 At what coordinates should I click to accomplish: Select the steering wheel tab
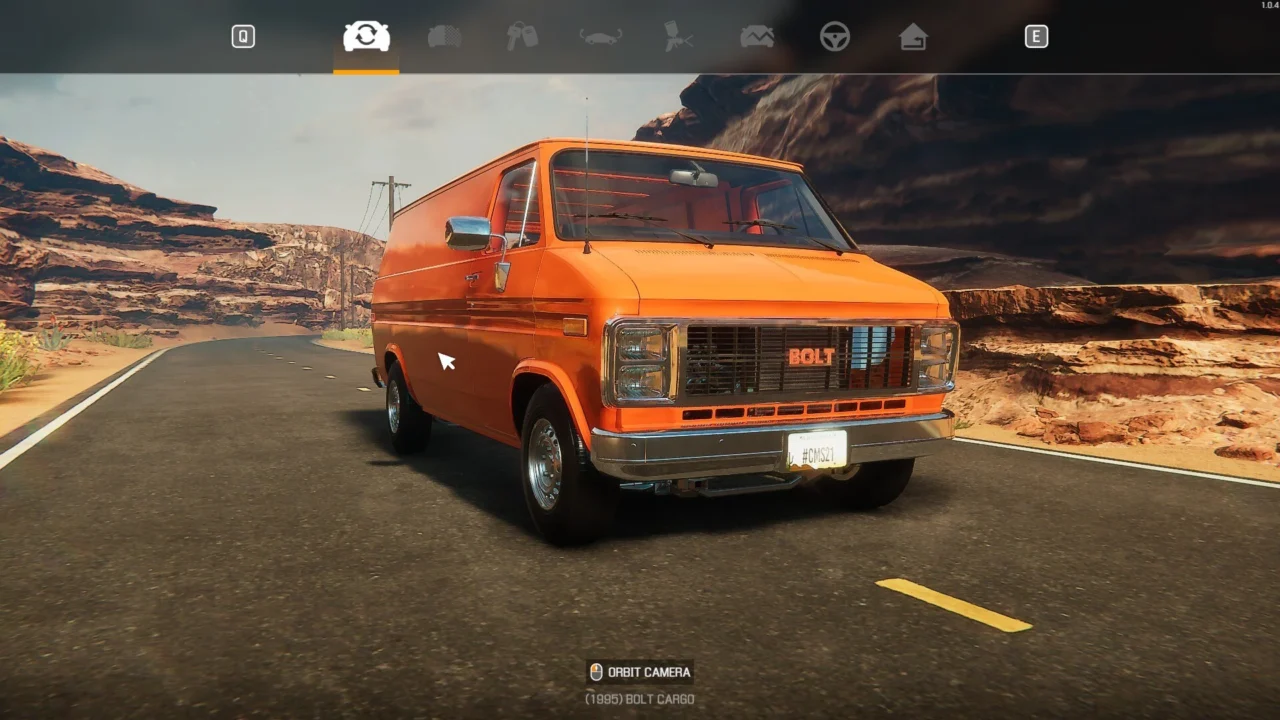click(834, 37)
